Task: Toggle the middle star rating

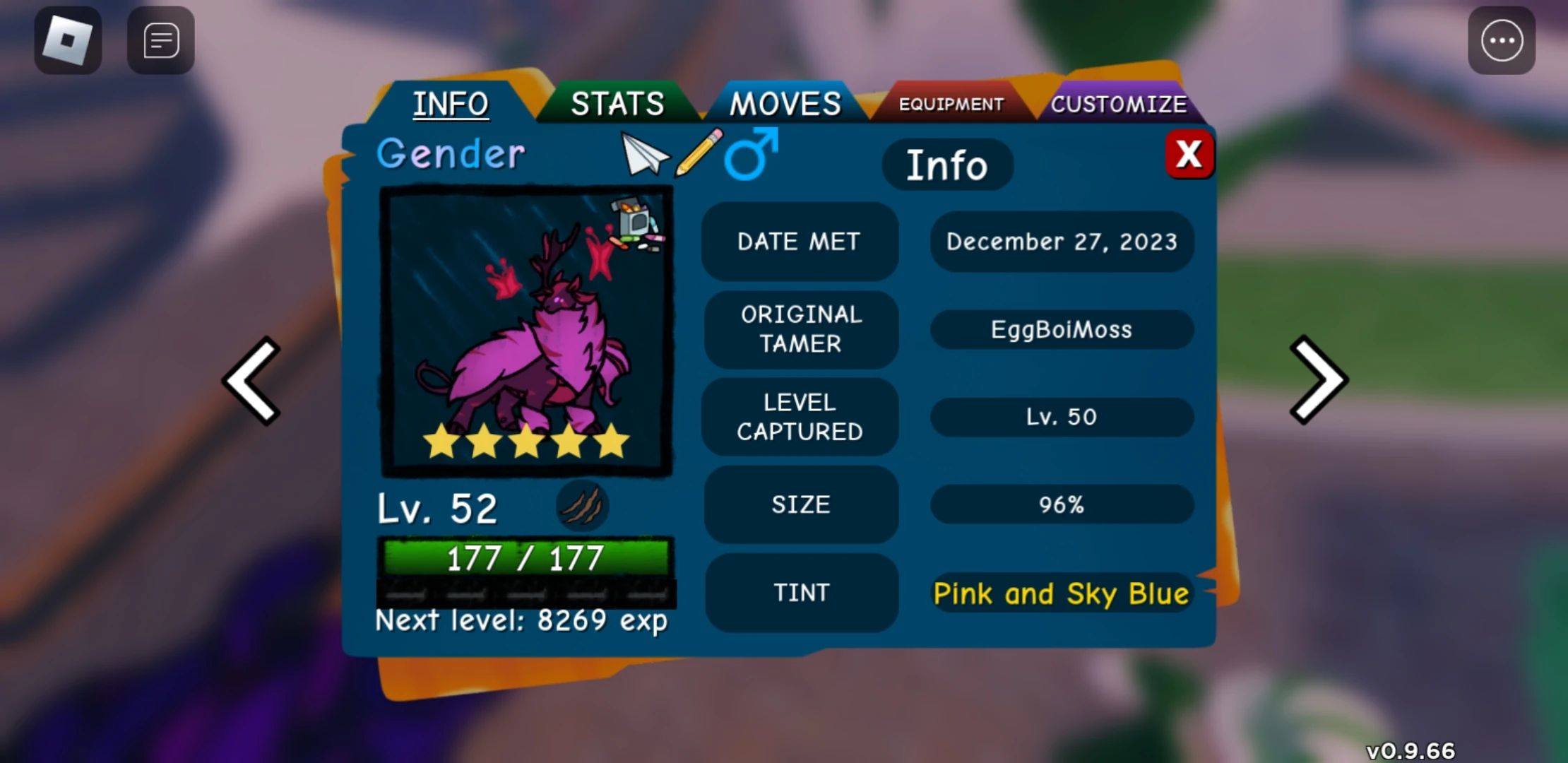Action: [526, 440]
